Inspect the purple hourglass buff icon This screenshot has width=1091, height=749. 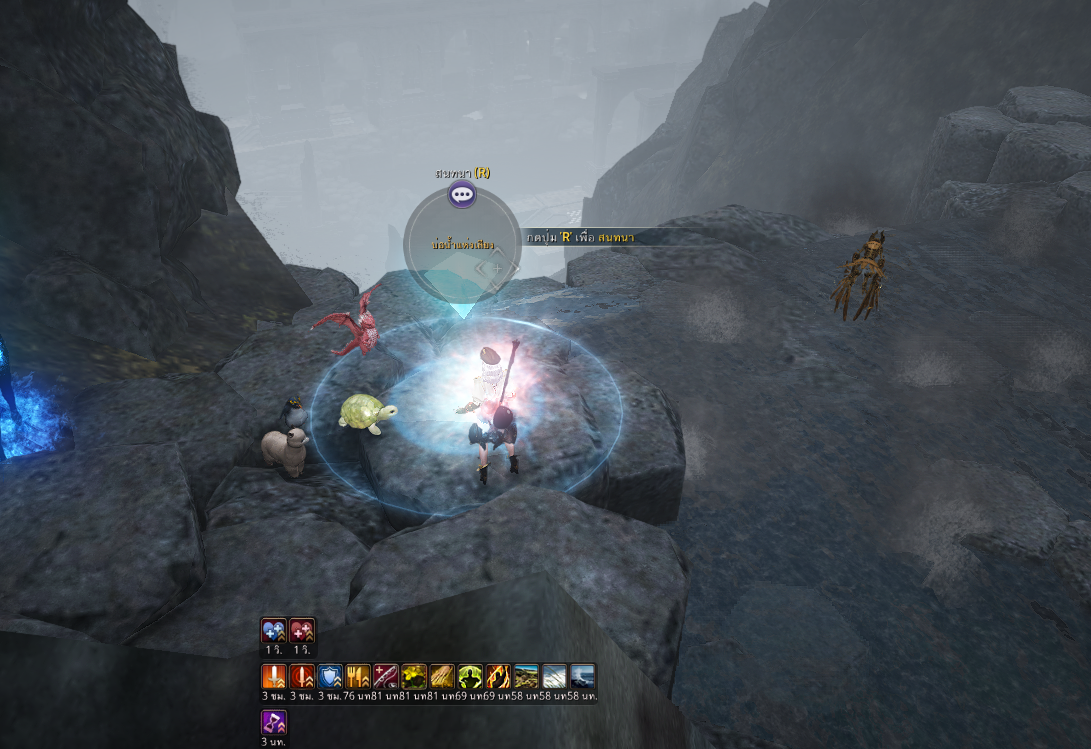click(x=274, y=723)
